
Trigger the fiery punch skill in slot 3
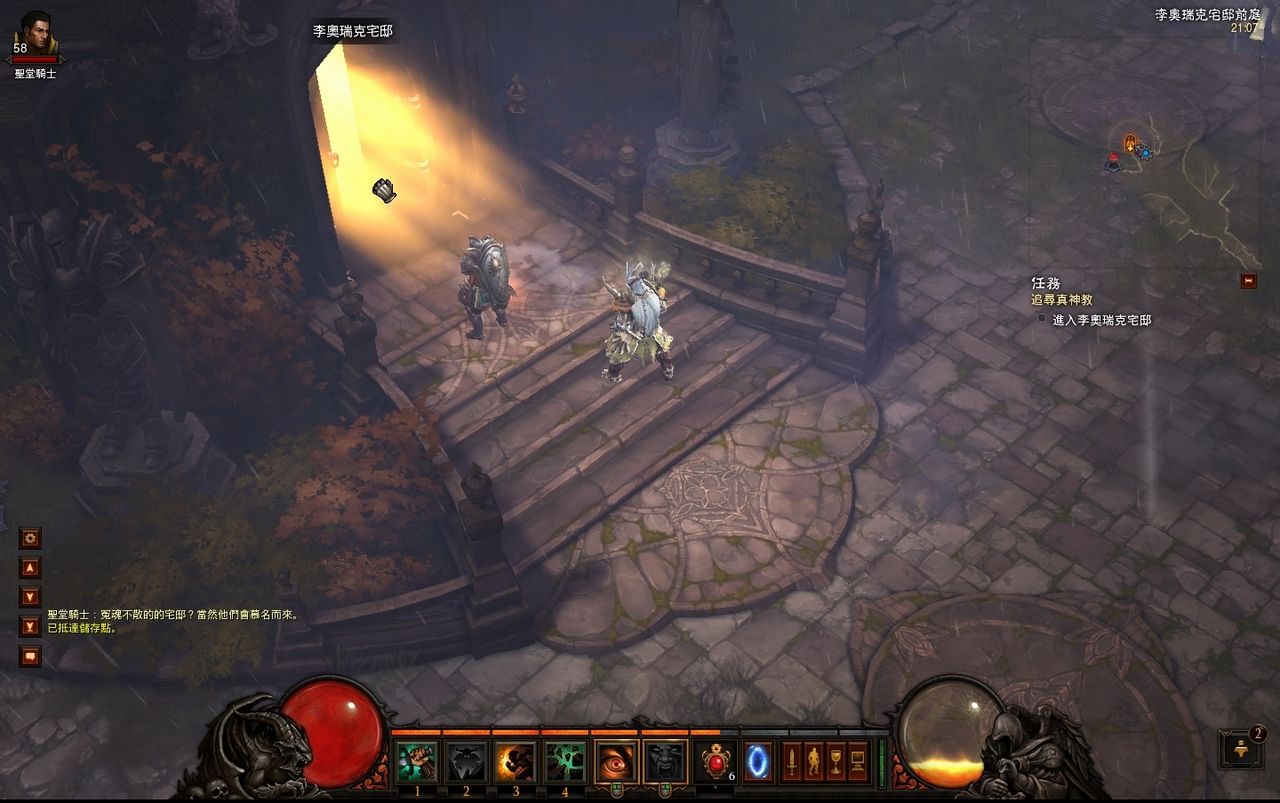[x=516, y=762]
